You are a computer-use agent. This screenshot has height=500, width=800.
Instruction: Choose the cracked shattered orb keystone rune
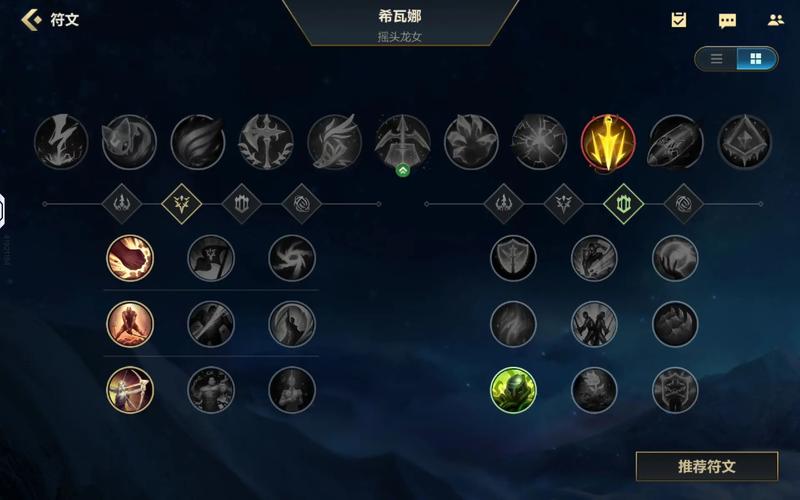(x=540, y=142)
